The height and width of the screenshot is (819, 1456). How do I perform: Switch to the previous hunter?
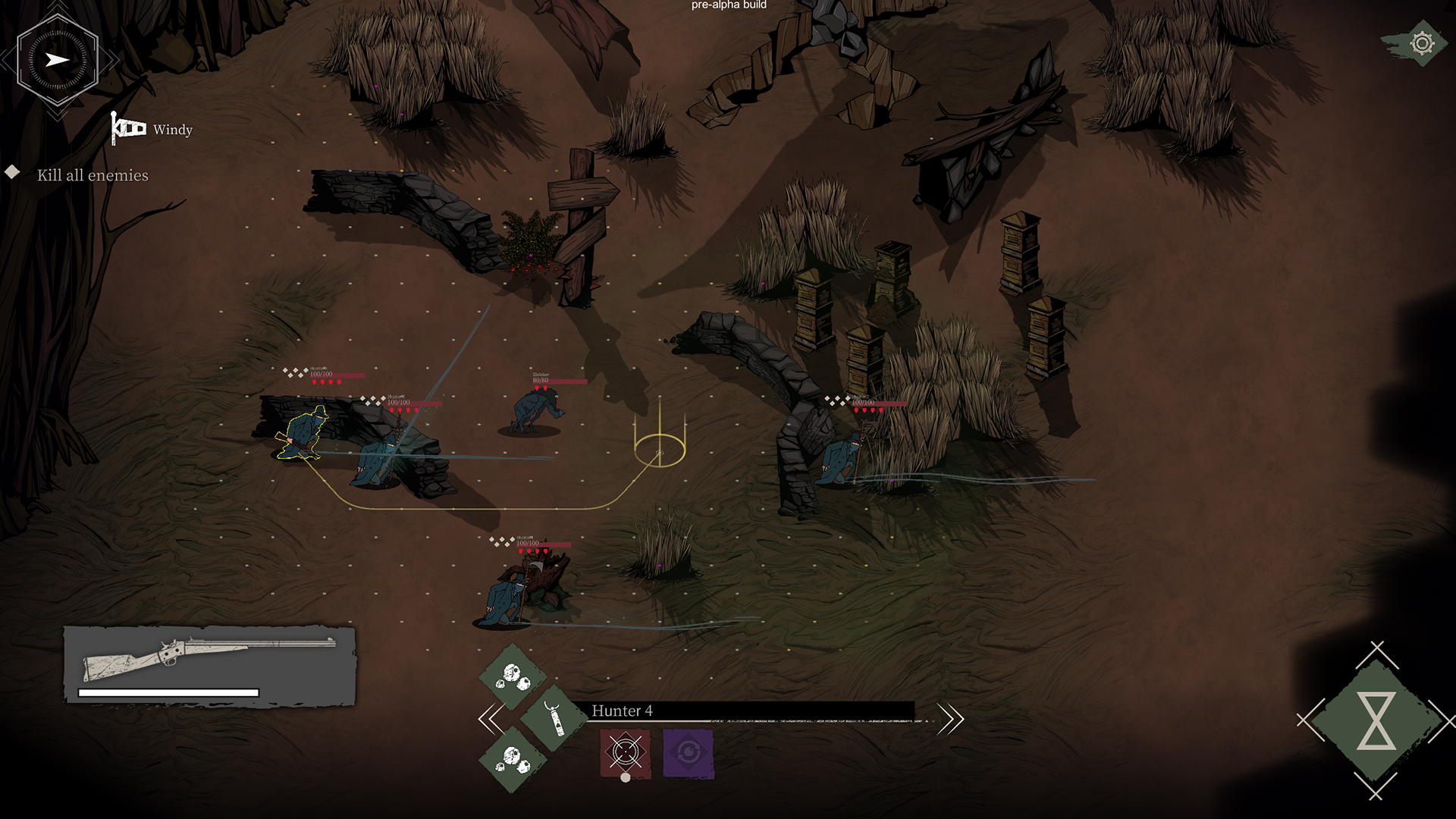coord(491,718)
